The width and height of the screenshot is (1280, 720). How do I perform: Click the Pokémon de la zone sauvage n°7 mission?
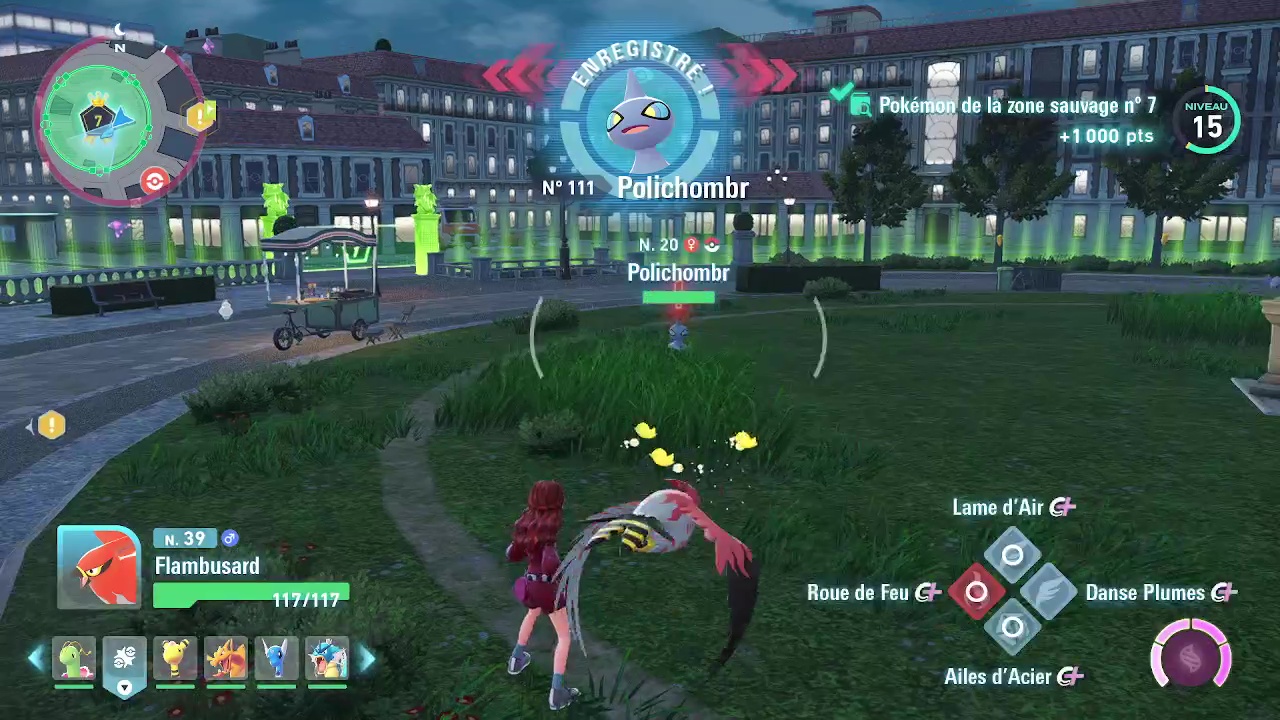(x=1017, y=106)
